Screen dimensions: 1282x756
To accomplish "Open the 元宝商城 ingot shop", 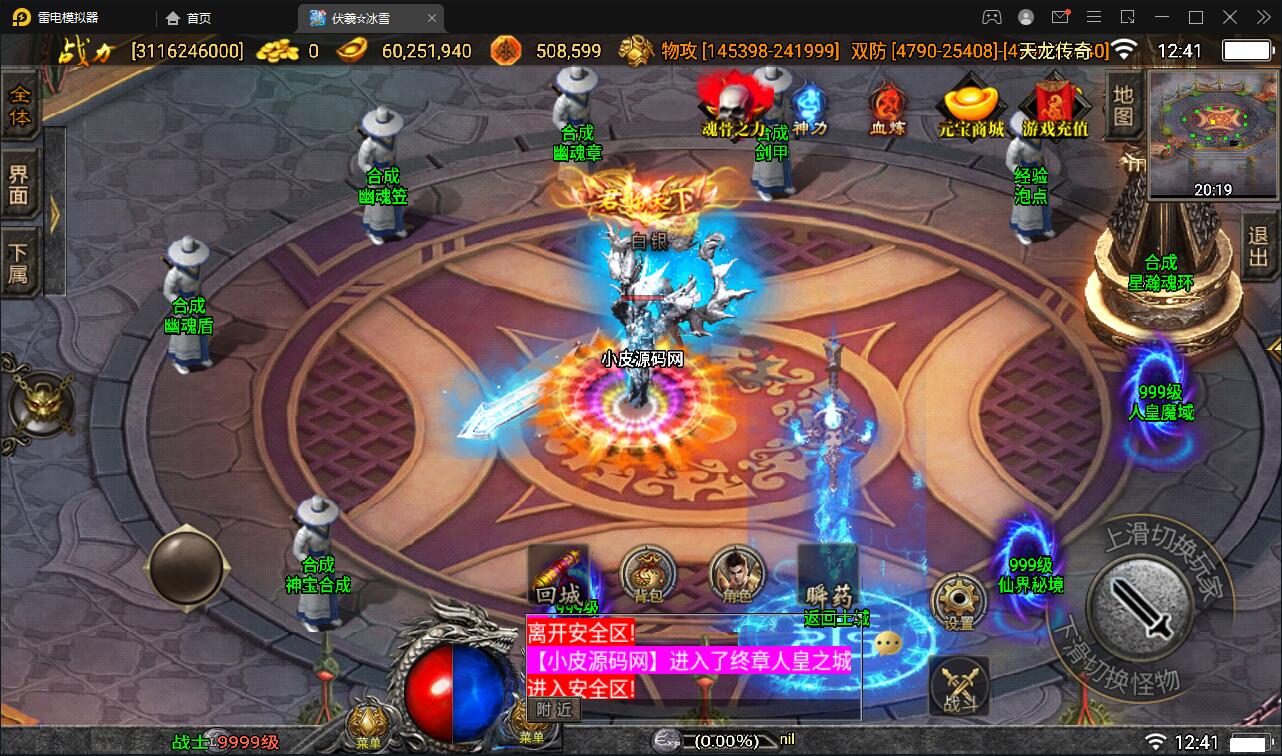I will coord(970,105).
